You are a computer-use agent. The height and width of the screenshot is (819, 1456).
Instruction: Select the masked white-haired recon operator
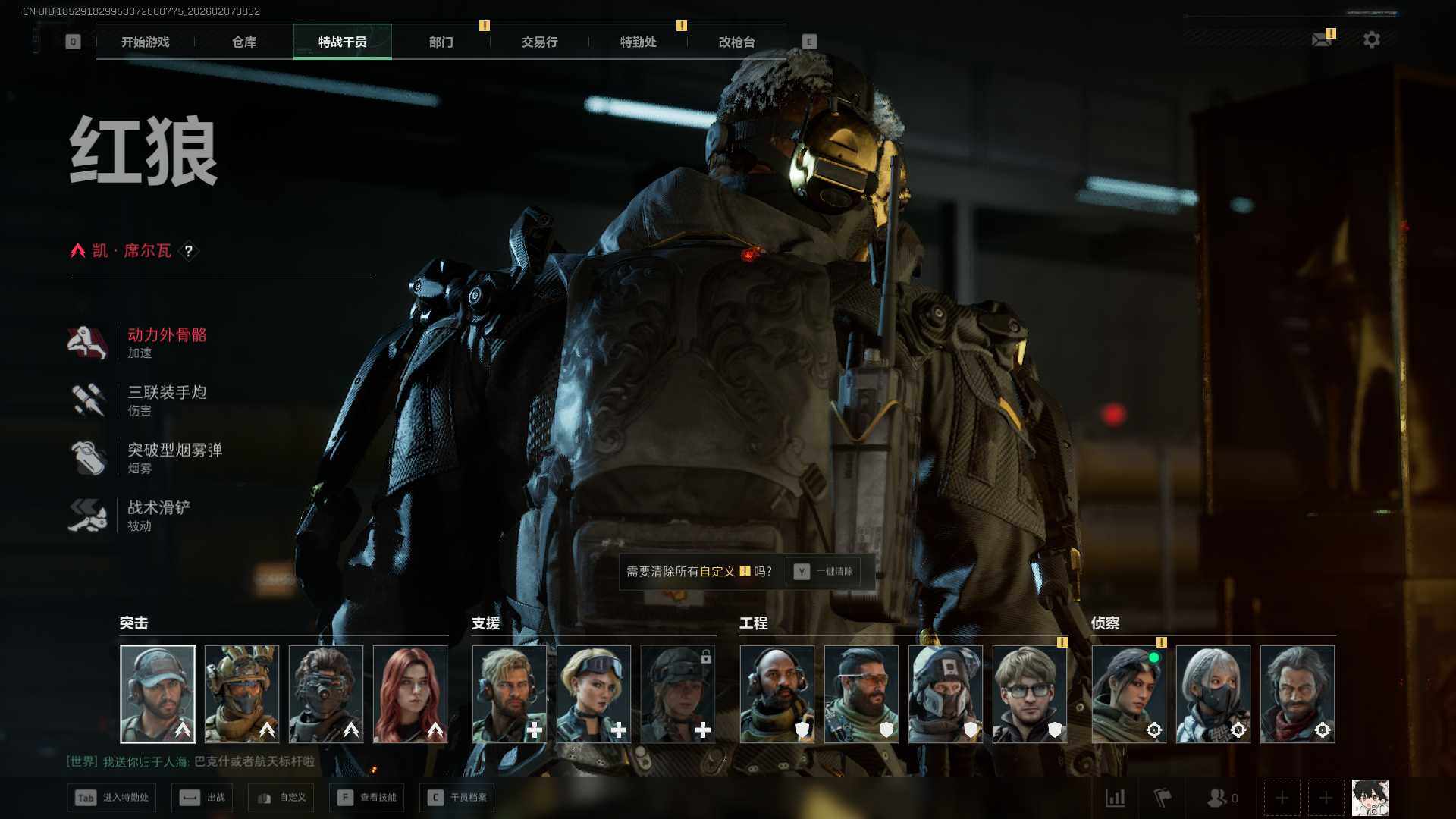tap(1213, 694)
